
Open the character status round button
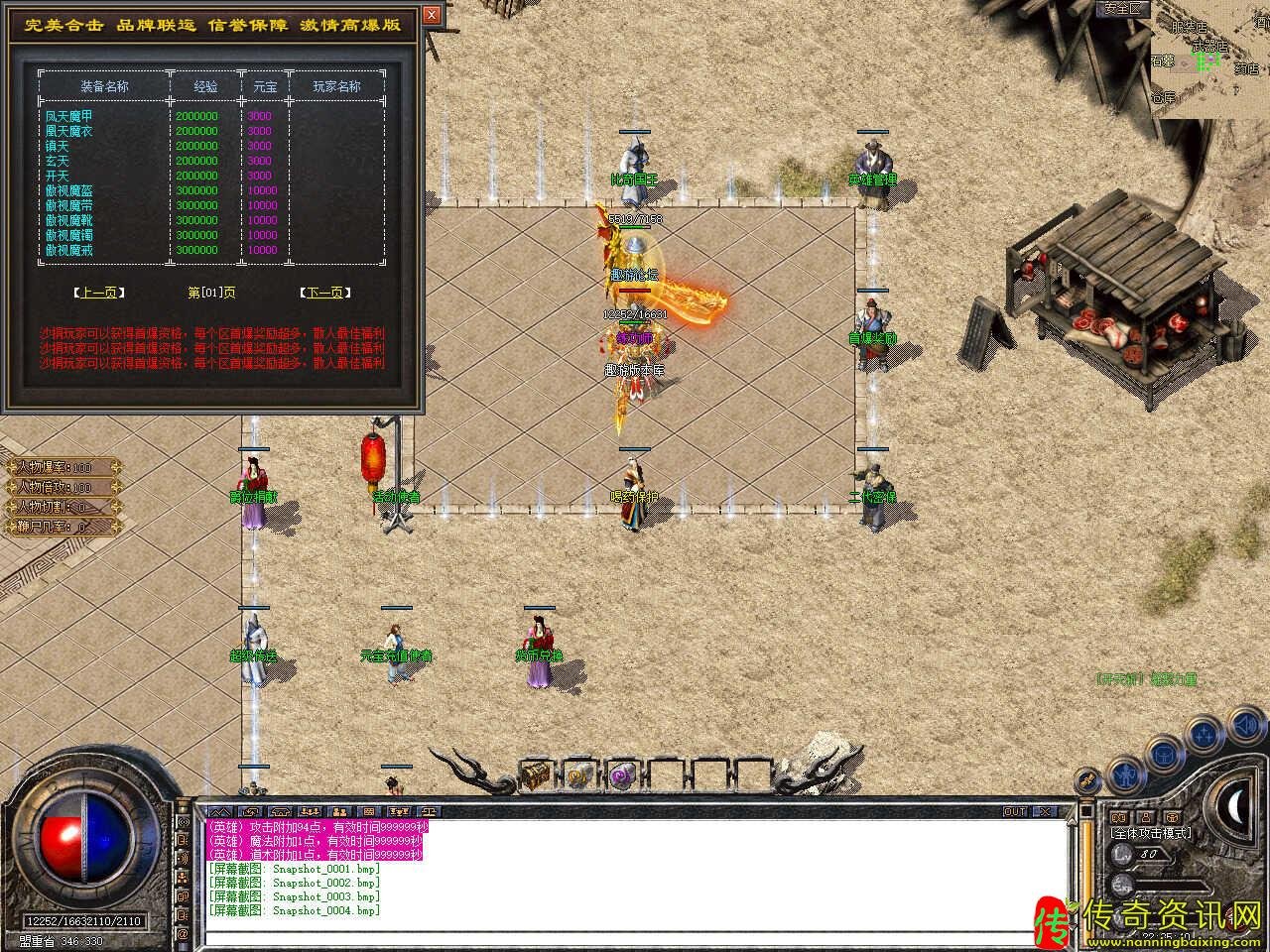1124,773
